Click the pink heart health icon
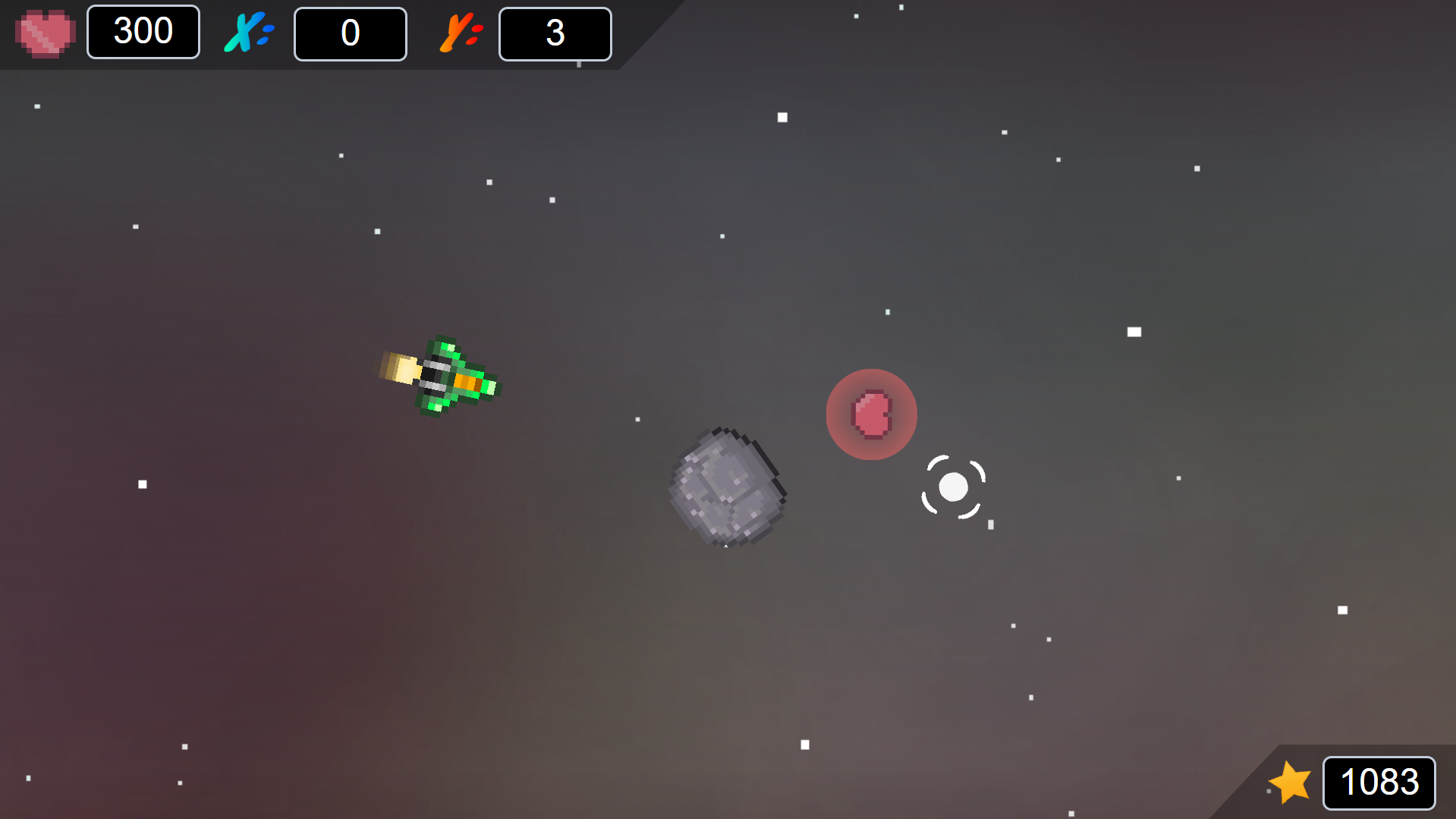 44,32
